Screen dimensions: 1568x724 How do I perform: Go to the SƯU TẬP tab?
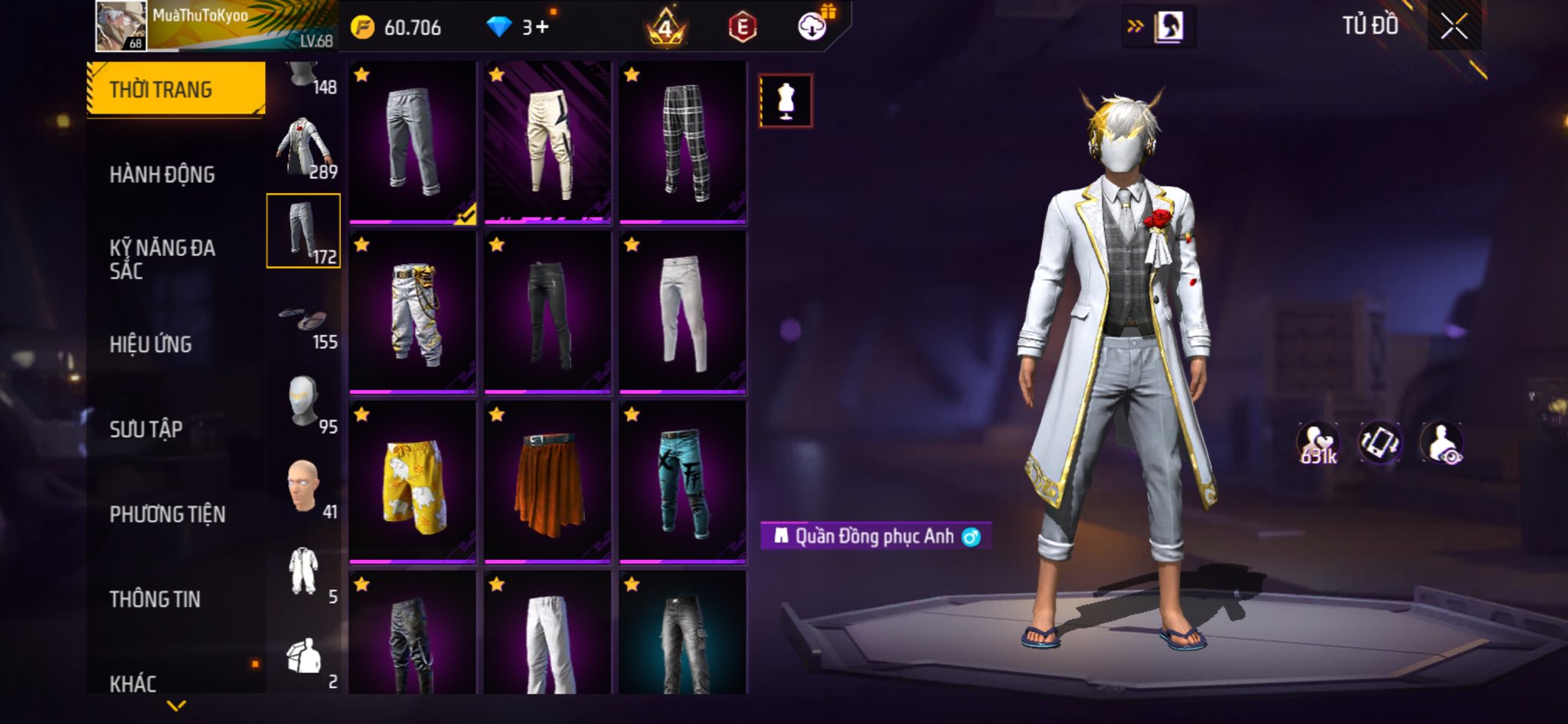145,429
